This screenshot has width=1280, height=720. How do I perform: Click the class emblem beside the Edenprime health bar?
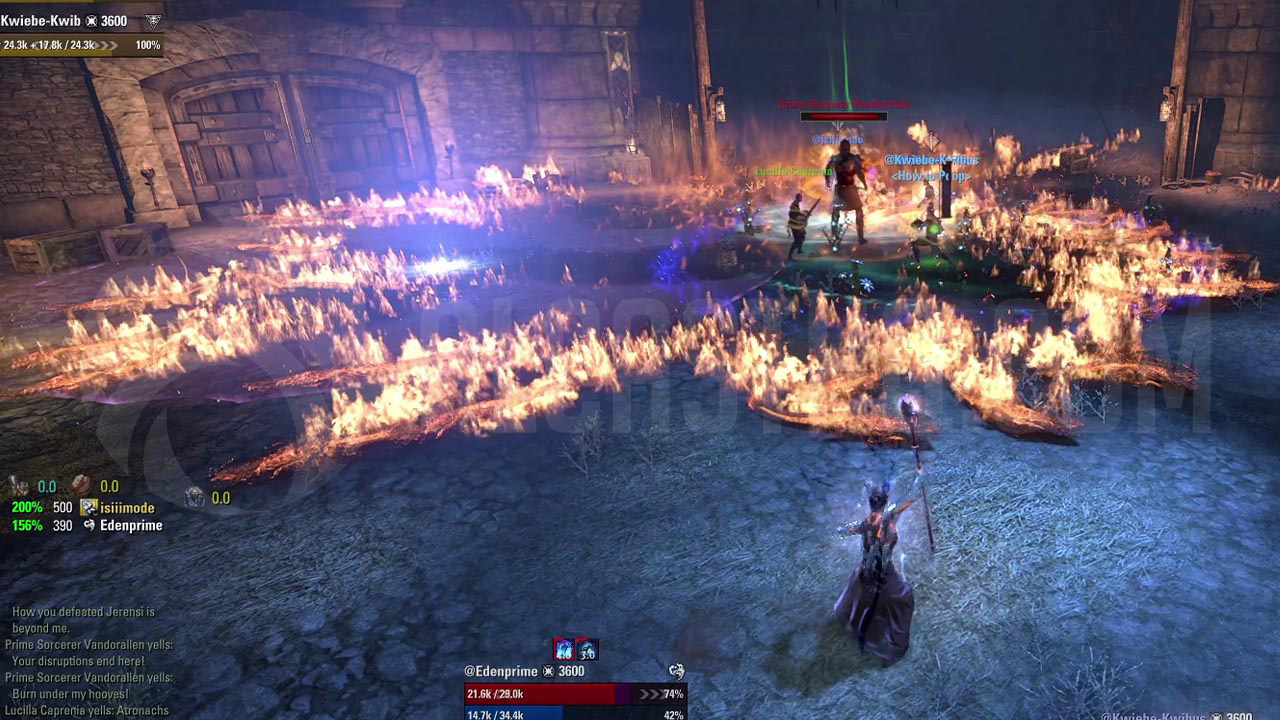676,671
